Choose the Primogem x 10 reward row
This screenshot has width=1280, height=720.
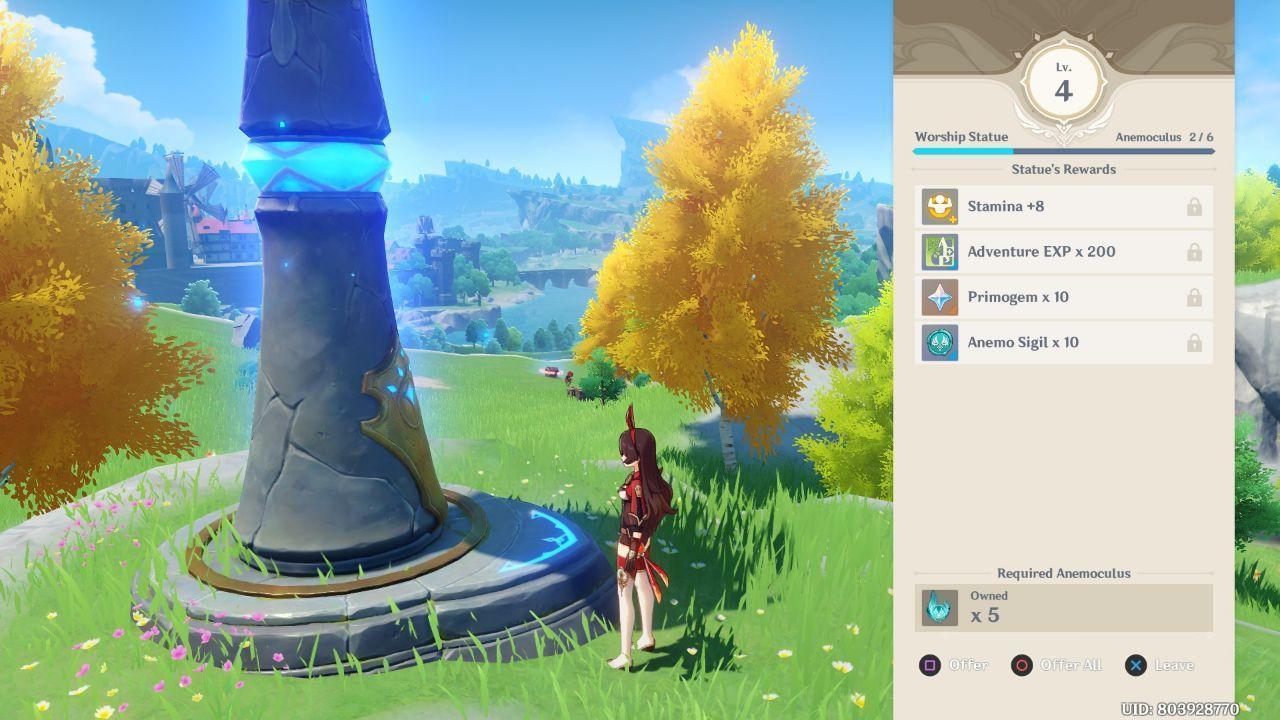pyautogui.click(x=1063, y=297)
